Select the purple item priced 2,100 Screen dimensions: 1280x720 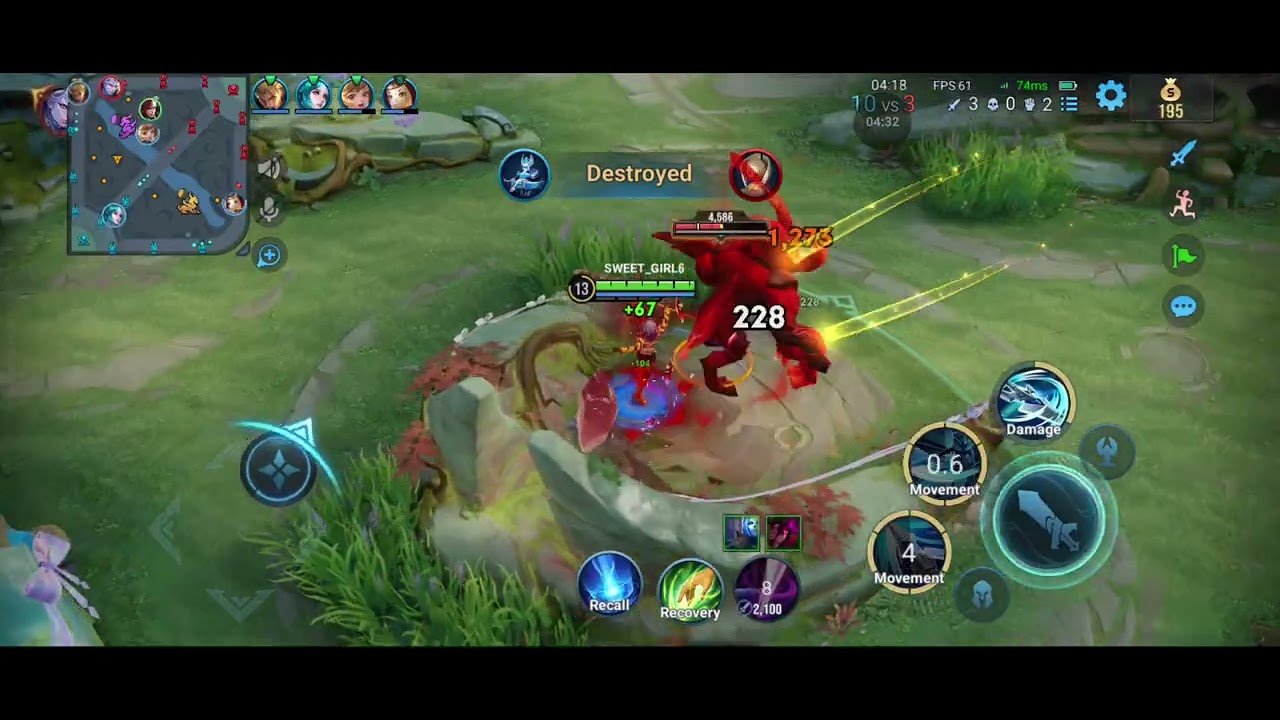point(767,588)
